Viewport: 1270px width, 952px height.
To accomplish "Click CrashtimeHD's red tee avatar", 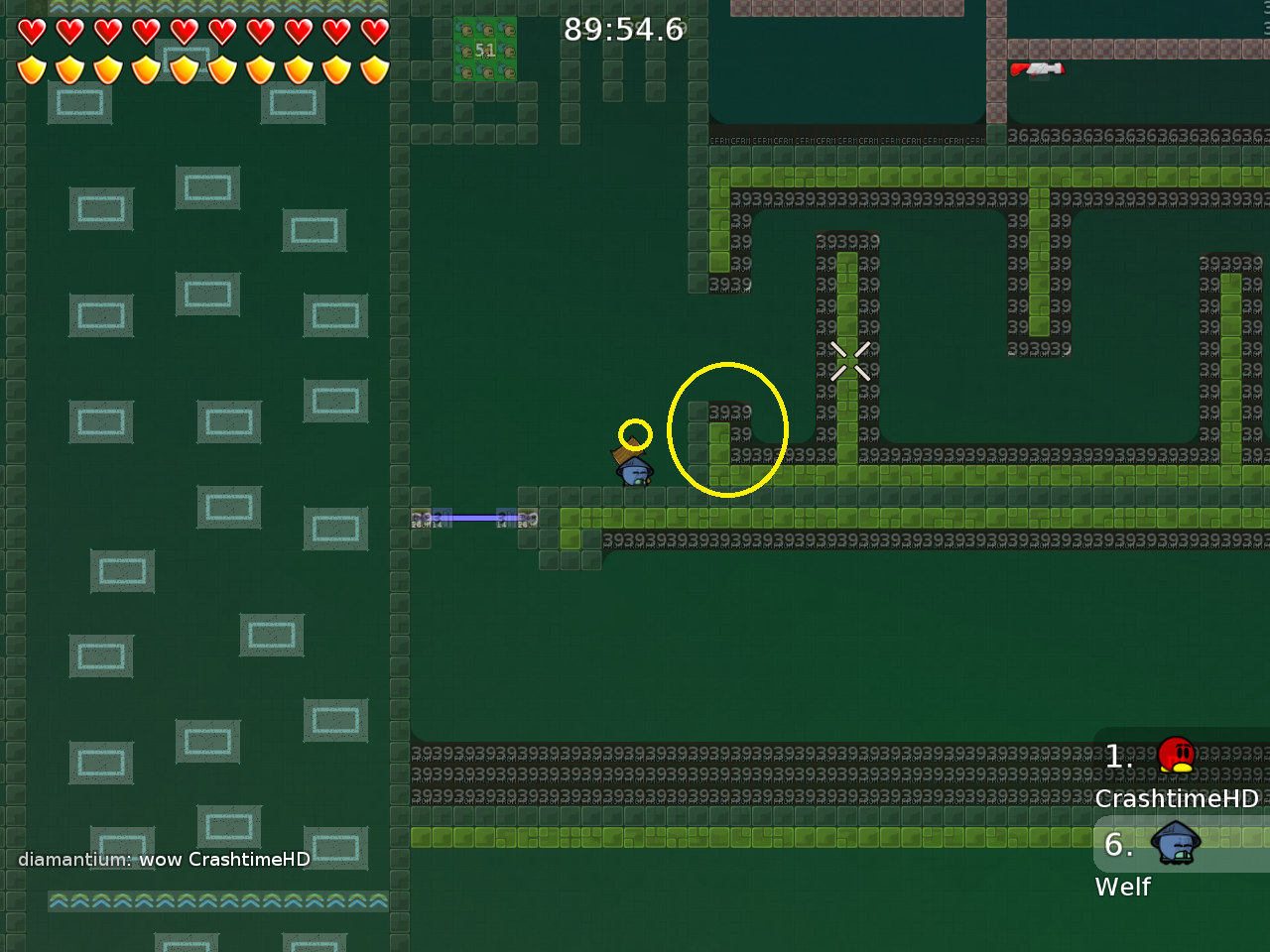I will [x=1177, y=756].
